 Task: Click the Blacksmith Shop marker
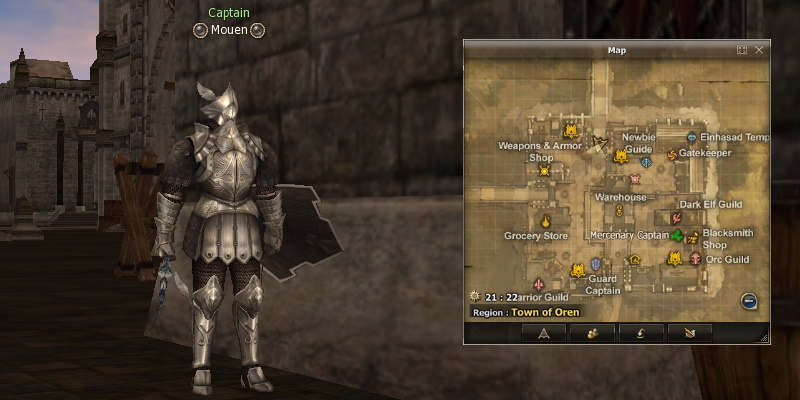point(692,237)
